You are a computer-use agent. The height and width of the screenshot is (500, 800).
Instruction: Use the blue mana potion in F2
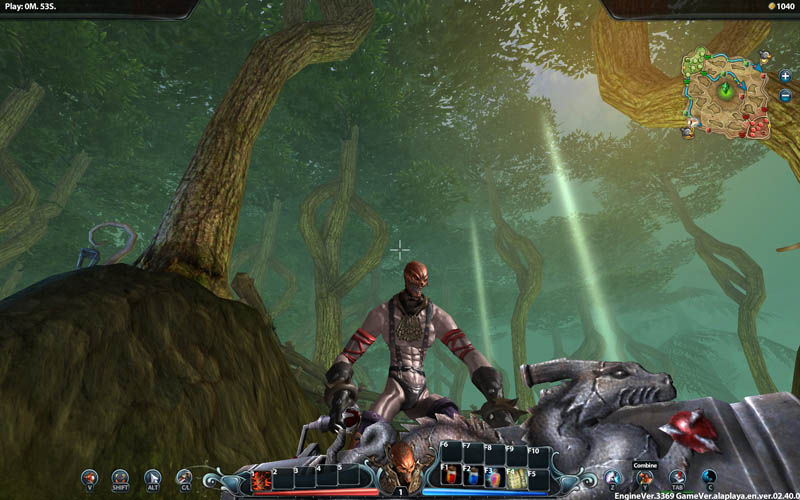pos(473,478)
